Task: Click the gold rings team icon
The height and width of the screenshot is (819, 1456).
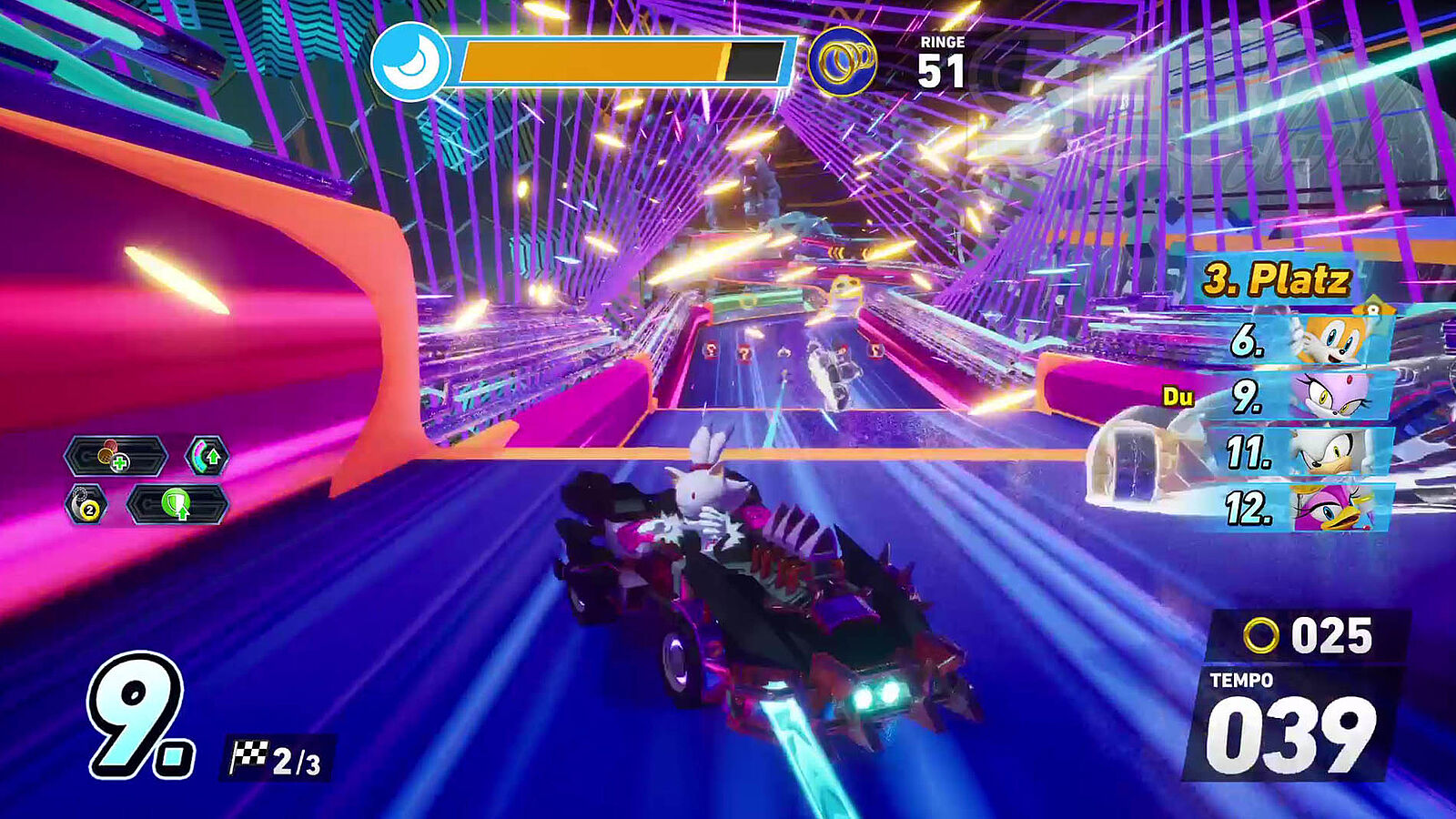Action: [843, 61]
